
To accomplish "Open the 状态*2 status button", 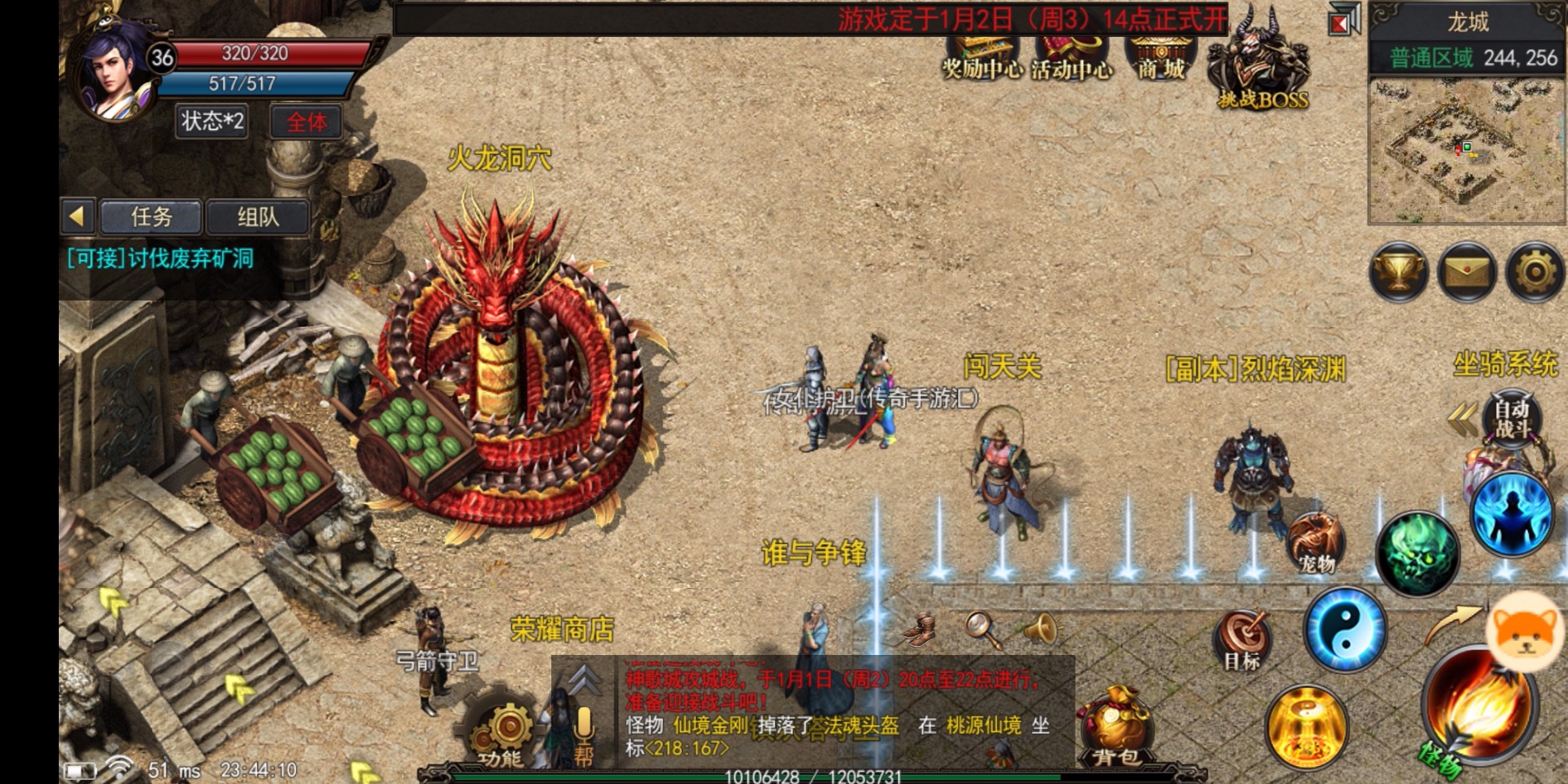I will 212,122.
